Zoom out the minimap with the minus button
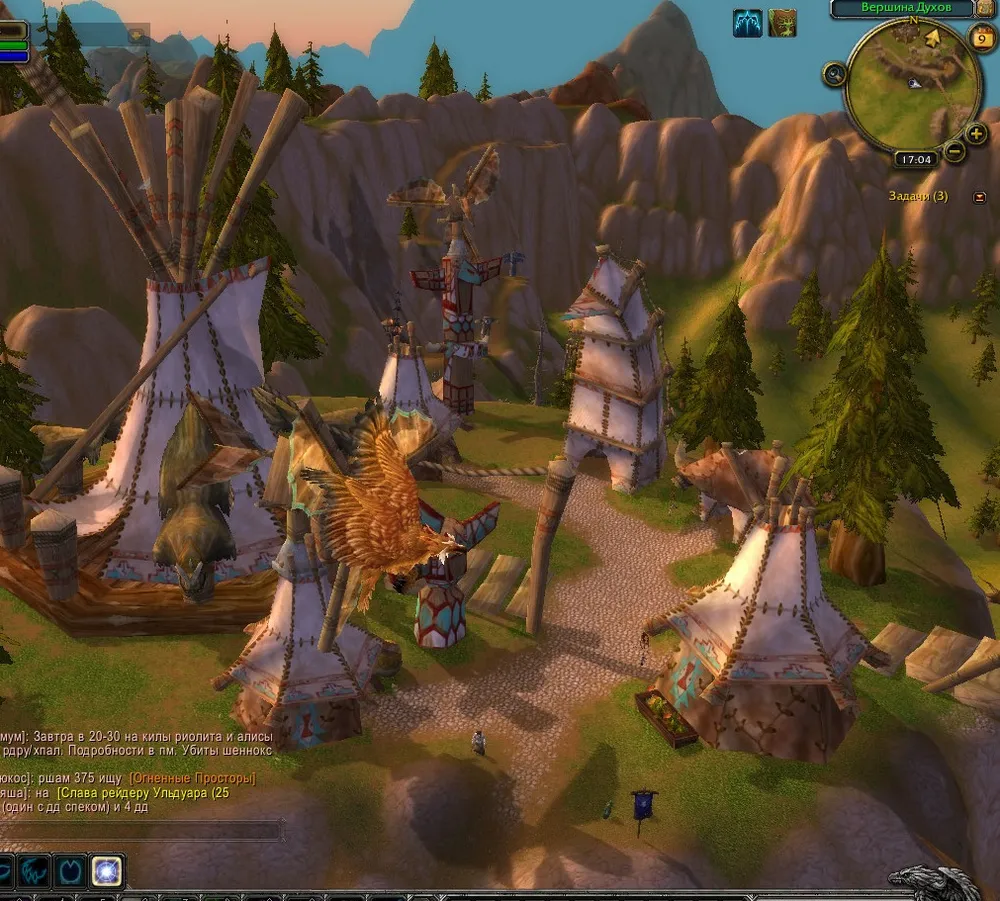This screenshot has width=1000, height=901. 954,151
